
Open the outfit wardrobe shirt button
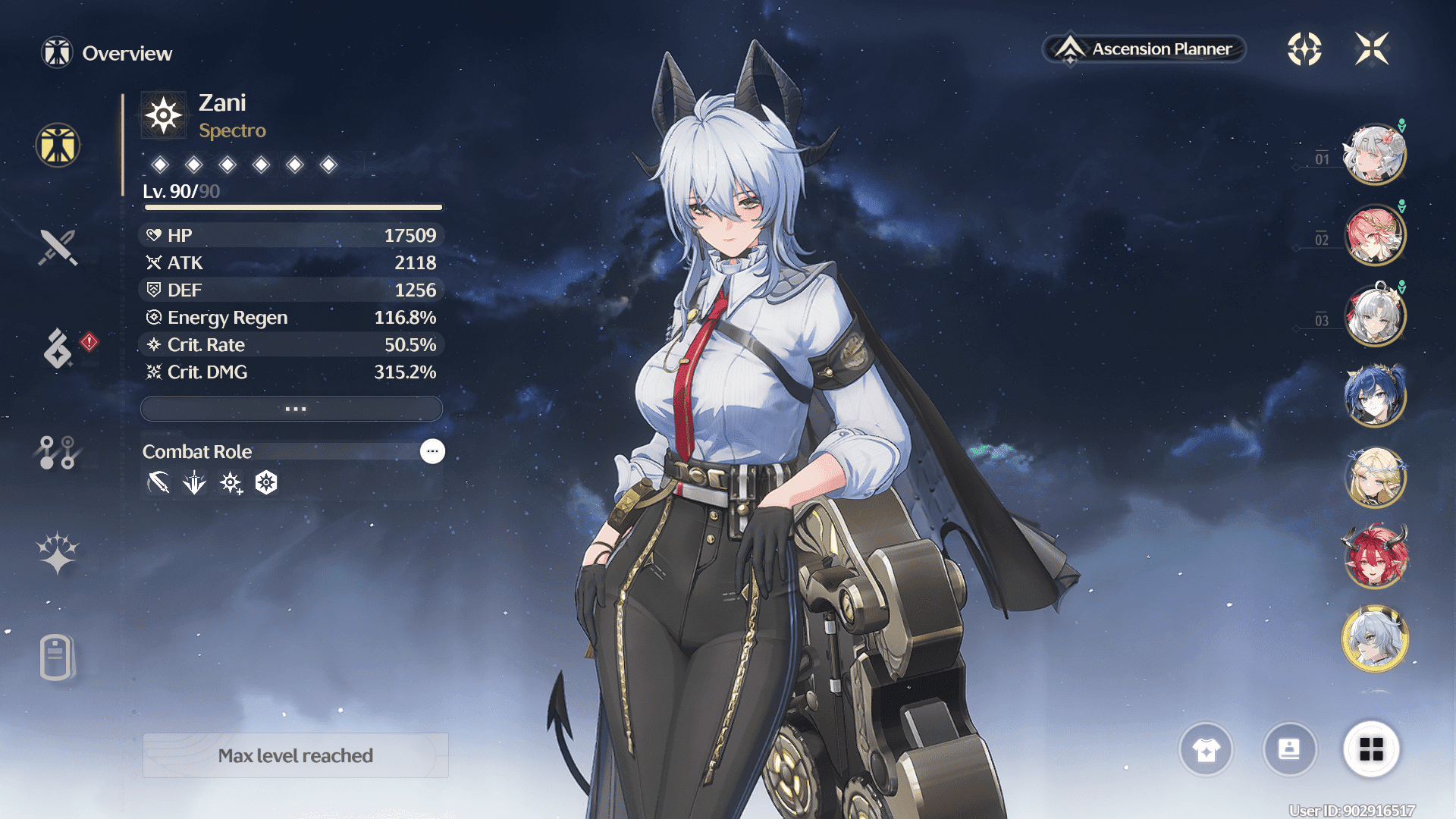point(1206,749)
